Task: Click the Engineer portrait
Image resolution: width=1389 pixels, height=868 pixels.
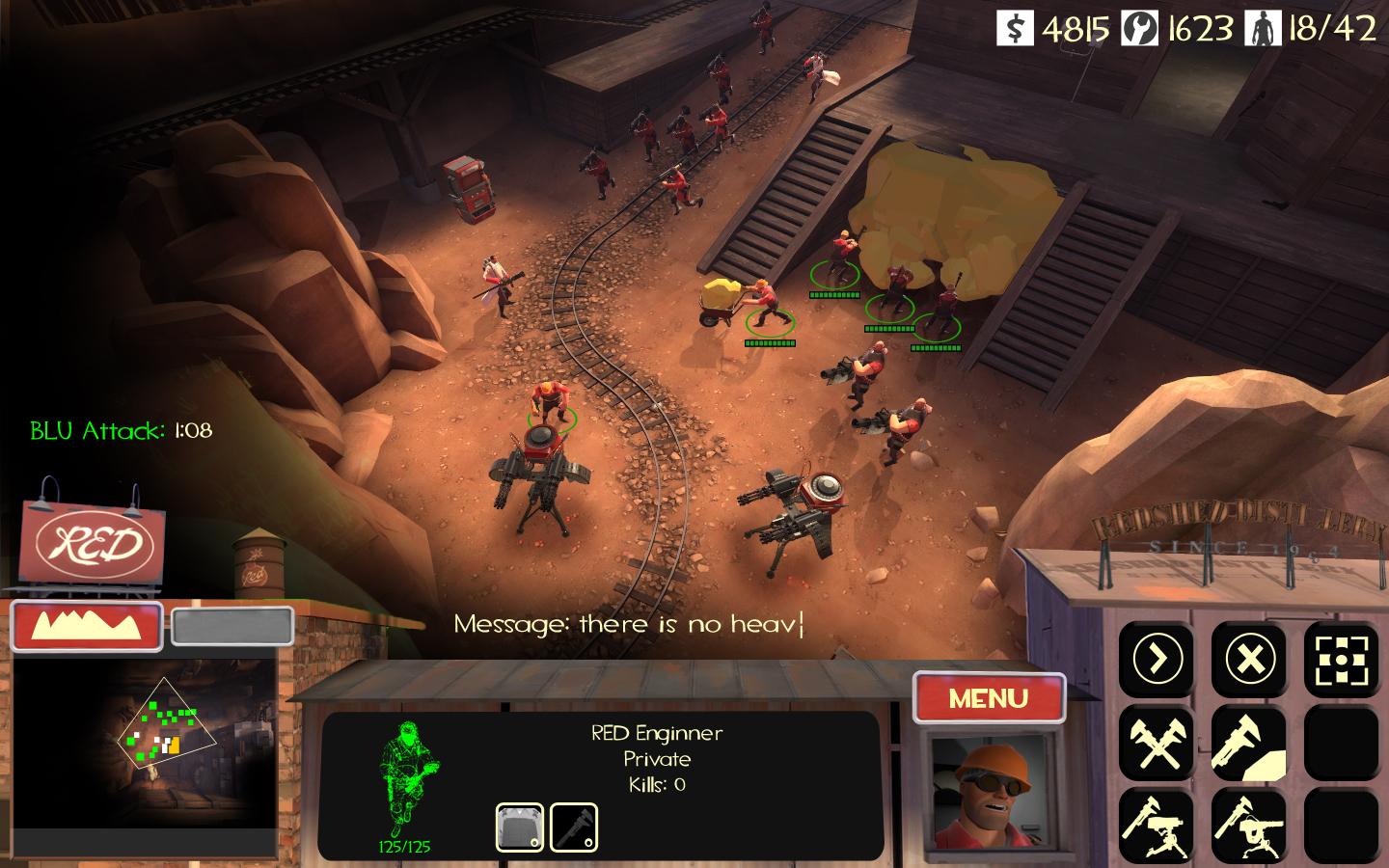Action: click(x=988, y=793)
